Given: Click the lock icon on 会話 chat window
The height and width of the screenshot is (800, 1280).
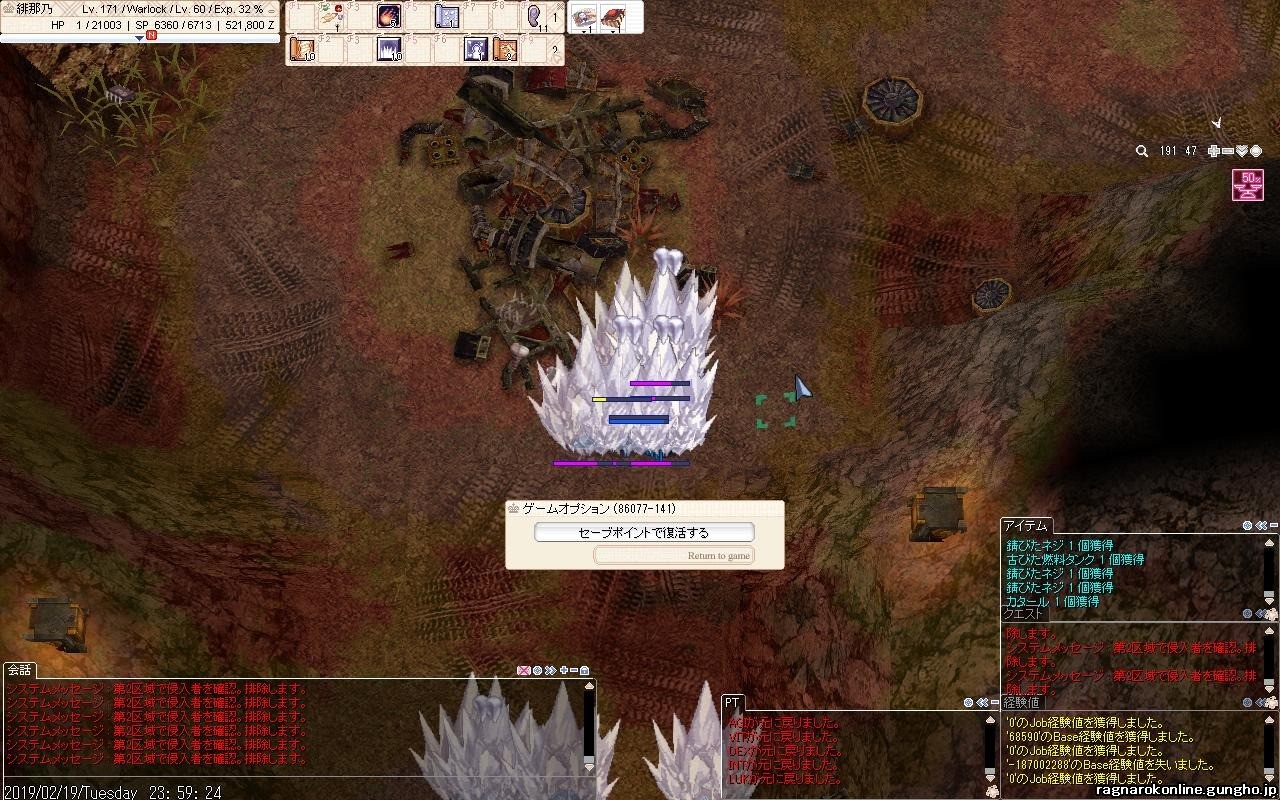Looking at the screenshot, I should click(585, 670).
